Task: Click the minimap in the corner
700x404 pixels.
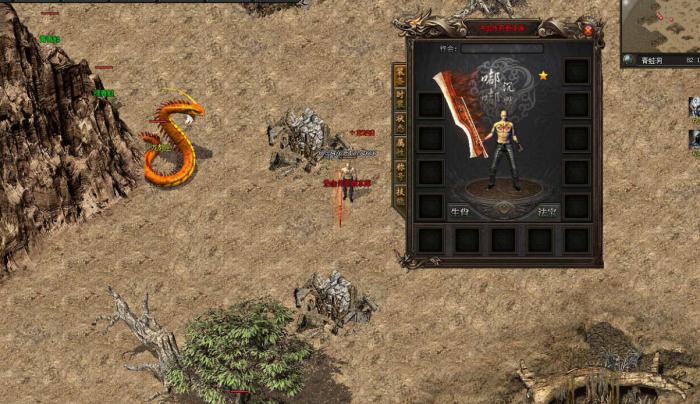Action: [661, 25]
